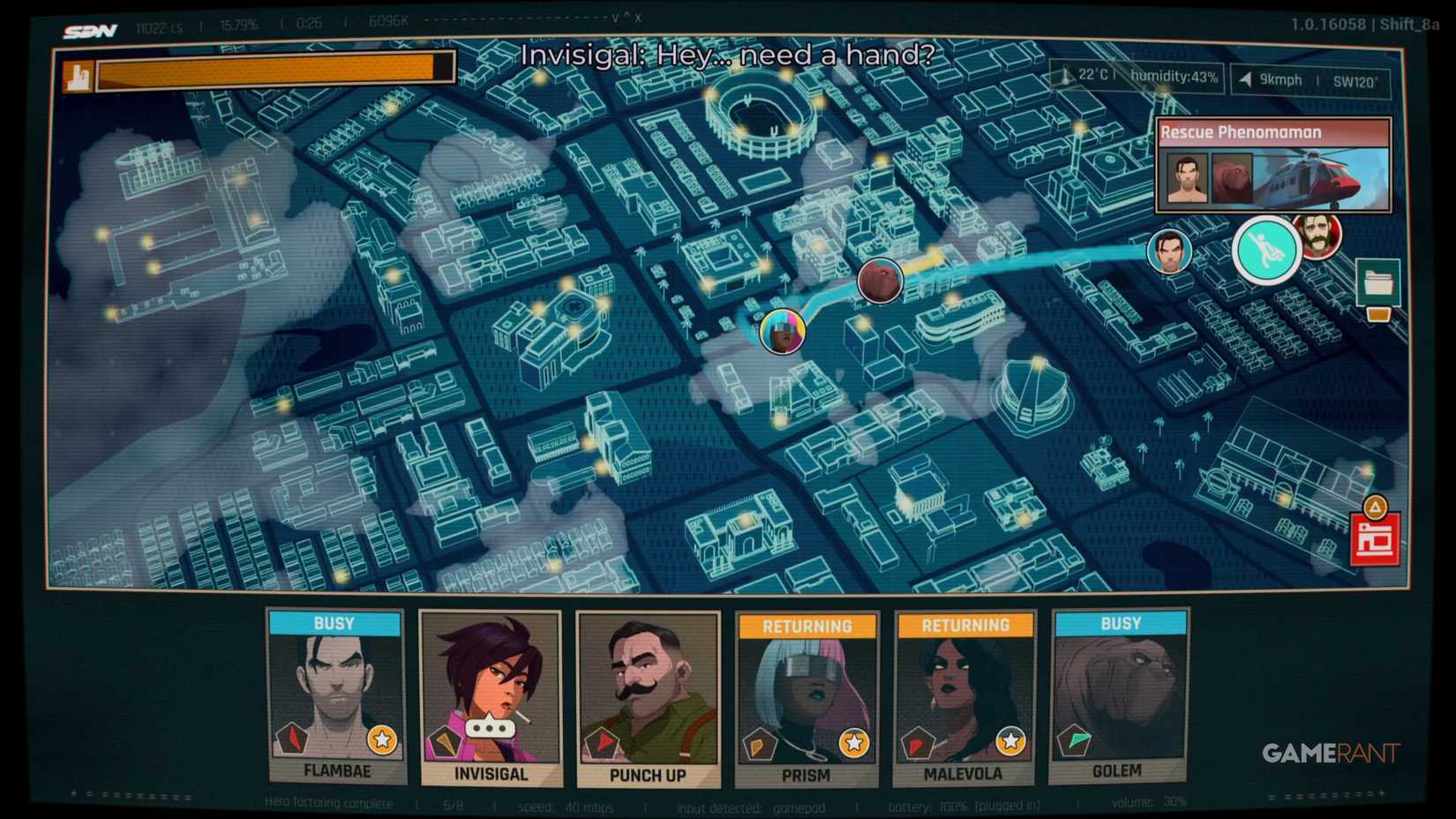This screenshot has width=1456, height=819.
Task: Select Invisigal's portrait icon on the map
Action: point(784,331)
